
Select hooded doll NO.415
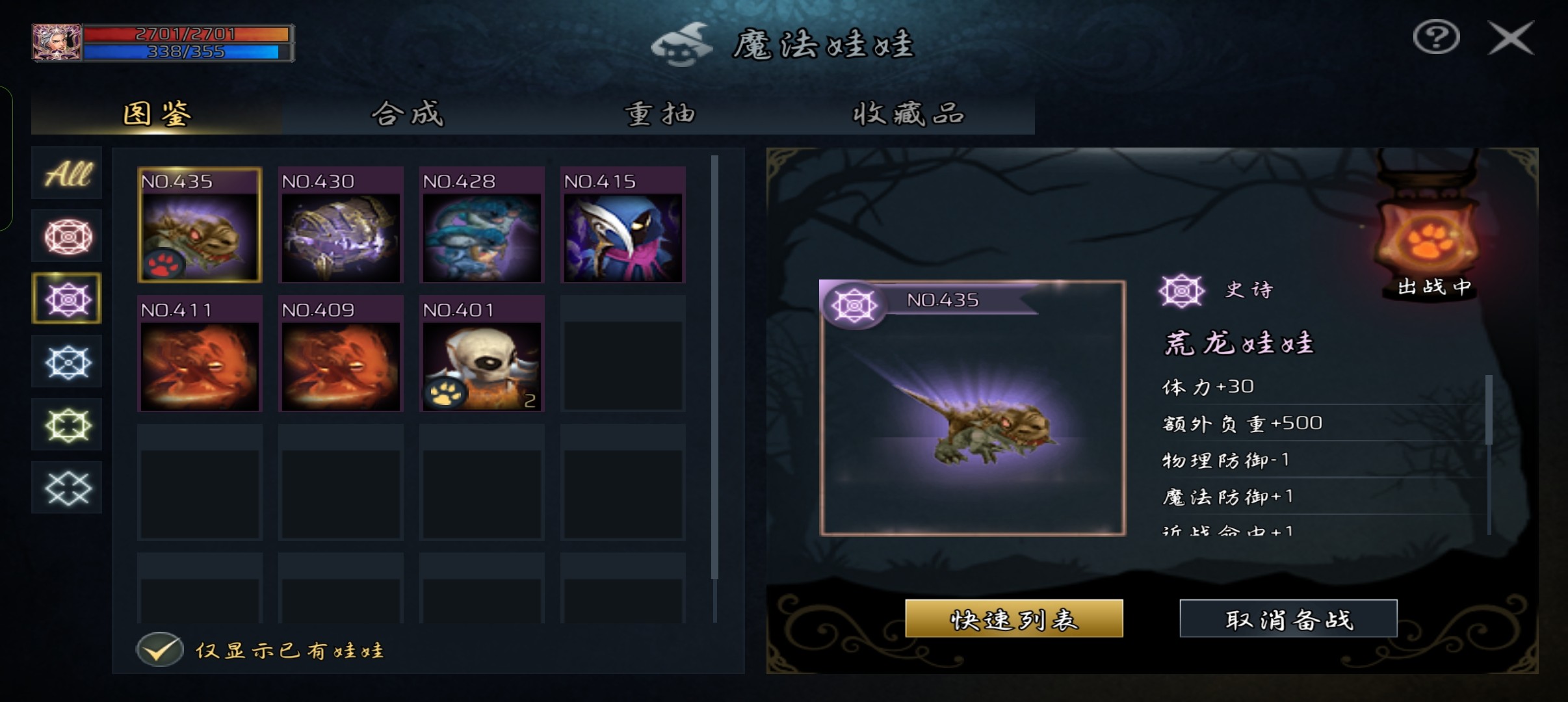[x=623, y=226]
